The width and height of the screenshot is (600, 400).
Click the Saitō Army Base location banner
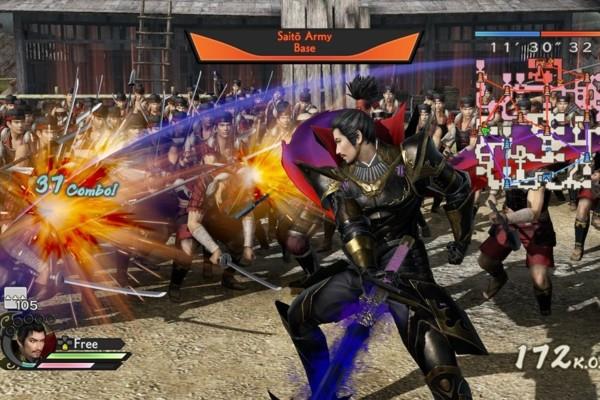pos(303,46)
